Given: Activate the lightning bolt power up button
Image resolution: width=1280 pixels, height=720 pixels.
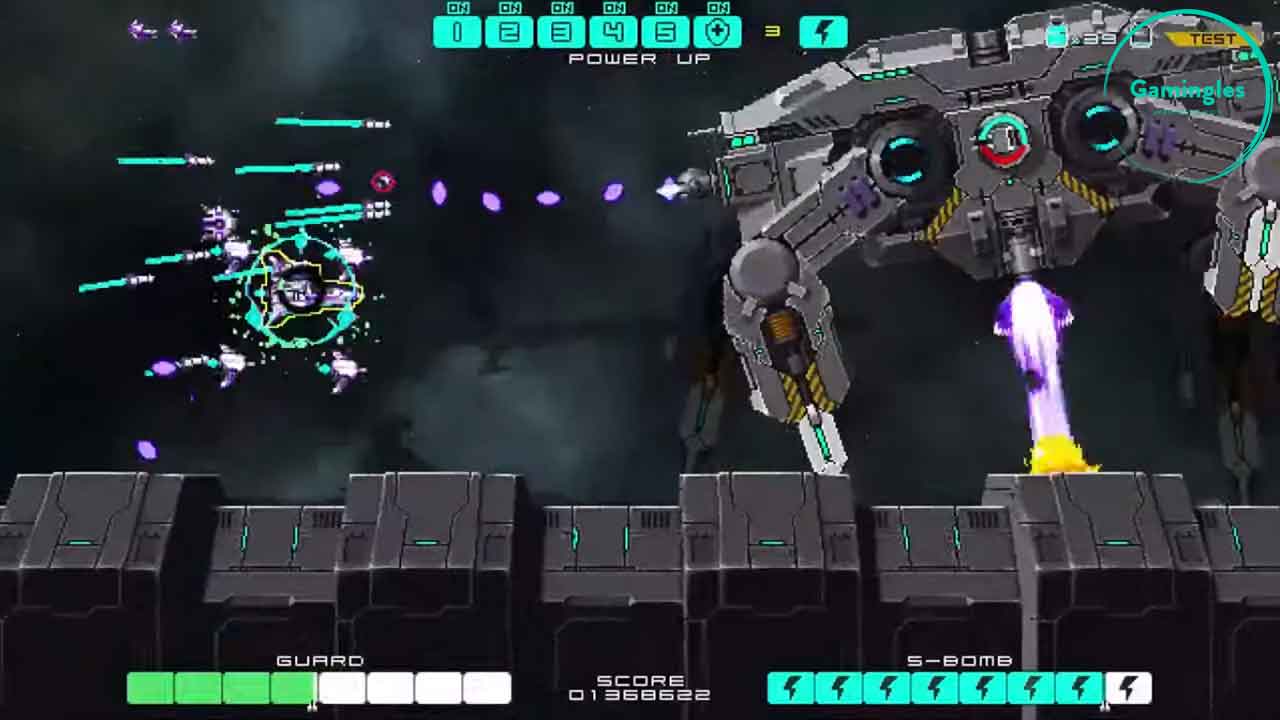Looking at the screenshot, I should 823,32.
